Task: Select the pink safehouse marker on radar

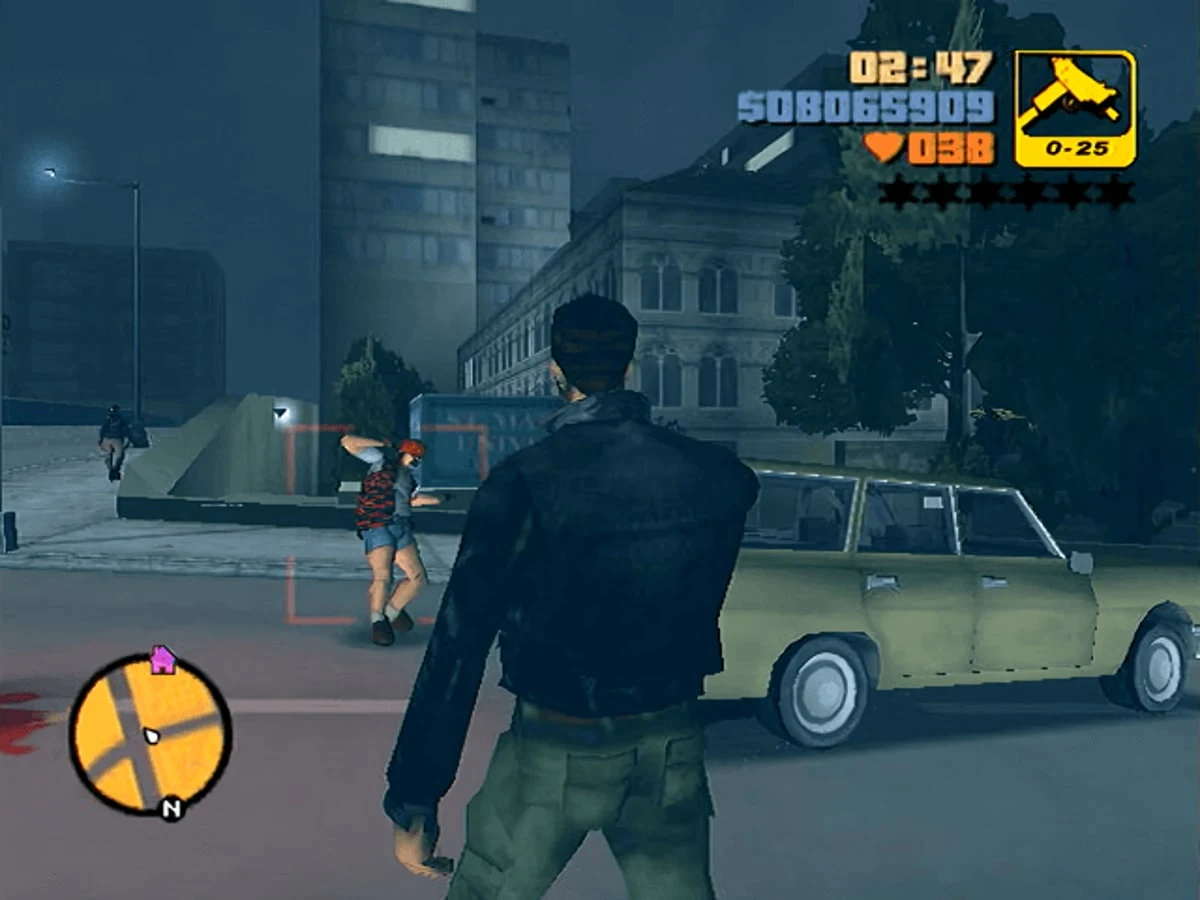Action: point(162,659)
